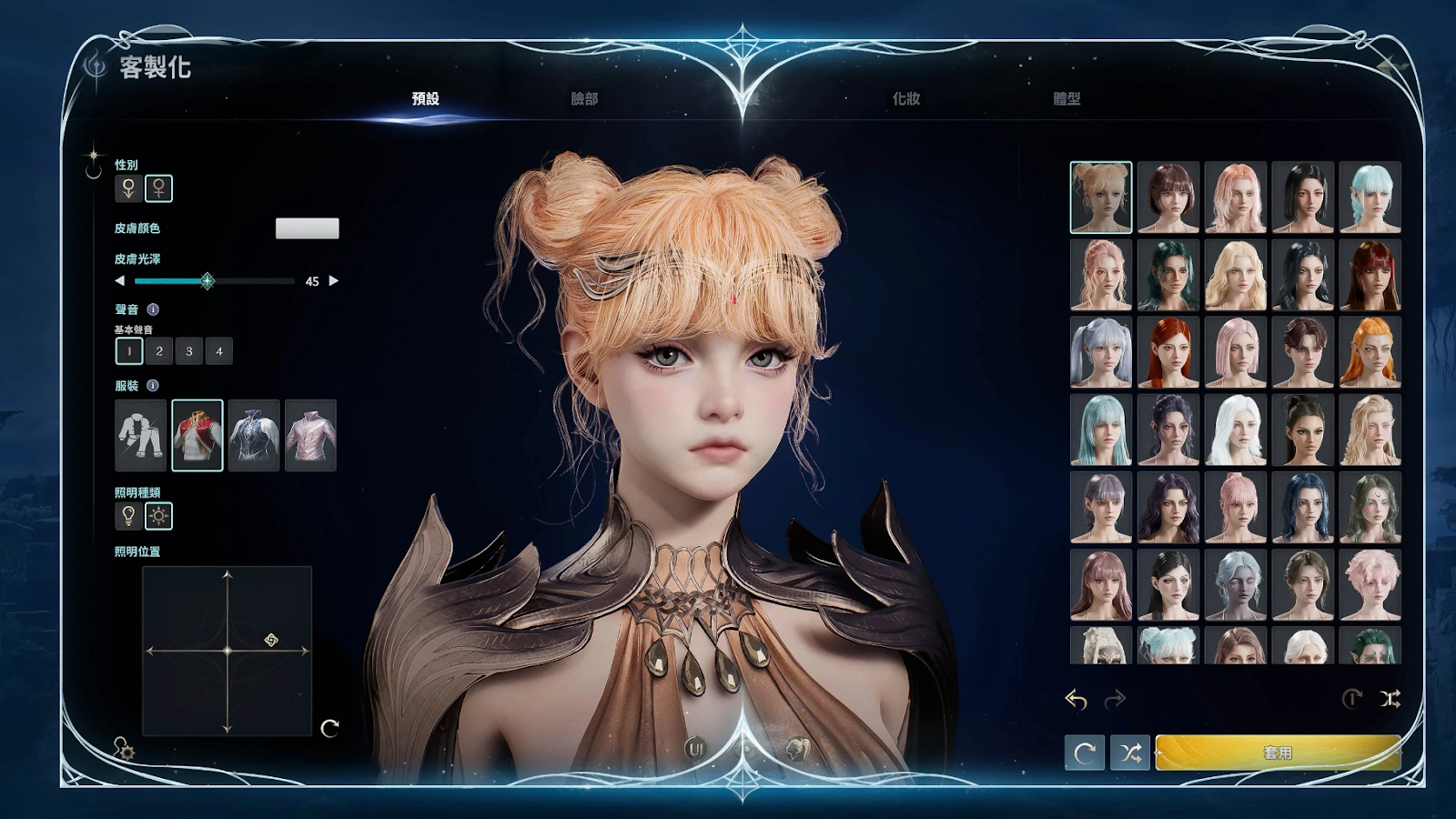The width and height of the screenshot is (1456, 819).
Task: Switch to the 臉部 tab
Action: pos(584,98)
